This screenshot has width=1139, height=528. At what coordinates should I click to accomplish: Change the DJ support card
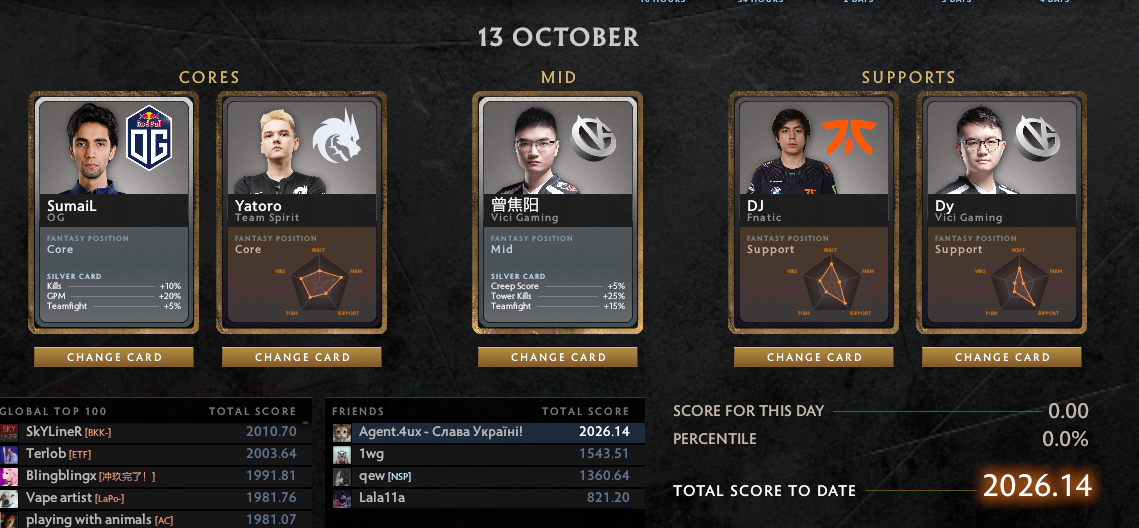tap(814, 357)
